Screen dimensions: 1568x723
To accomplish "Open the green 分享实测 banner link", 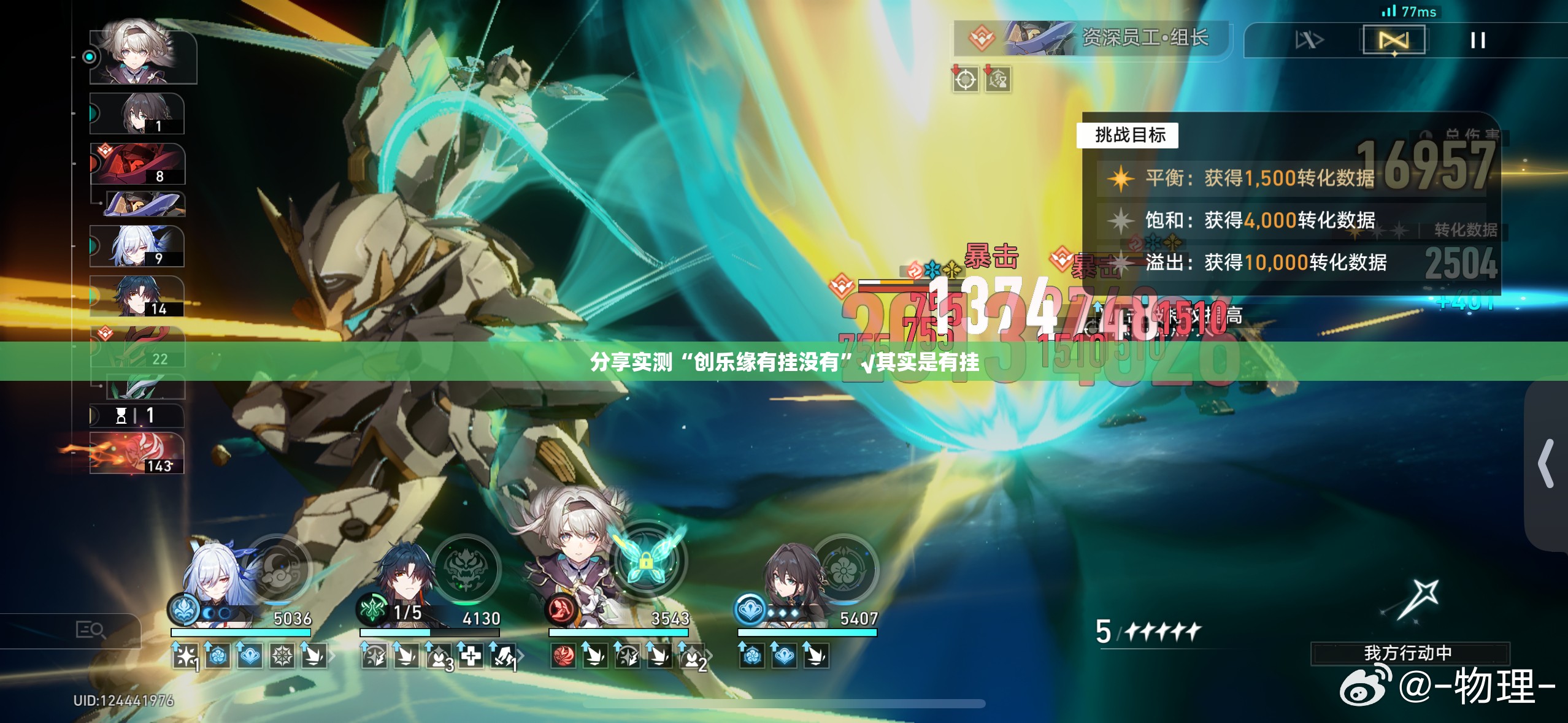I will click(784, 362).
